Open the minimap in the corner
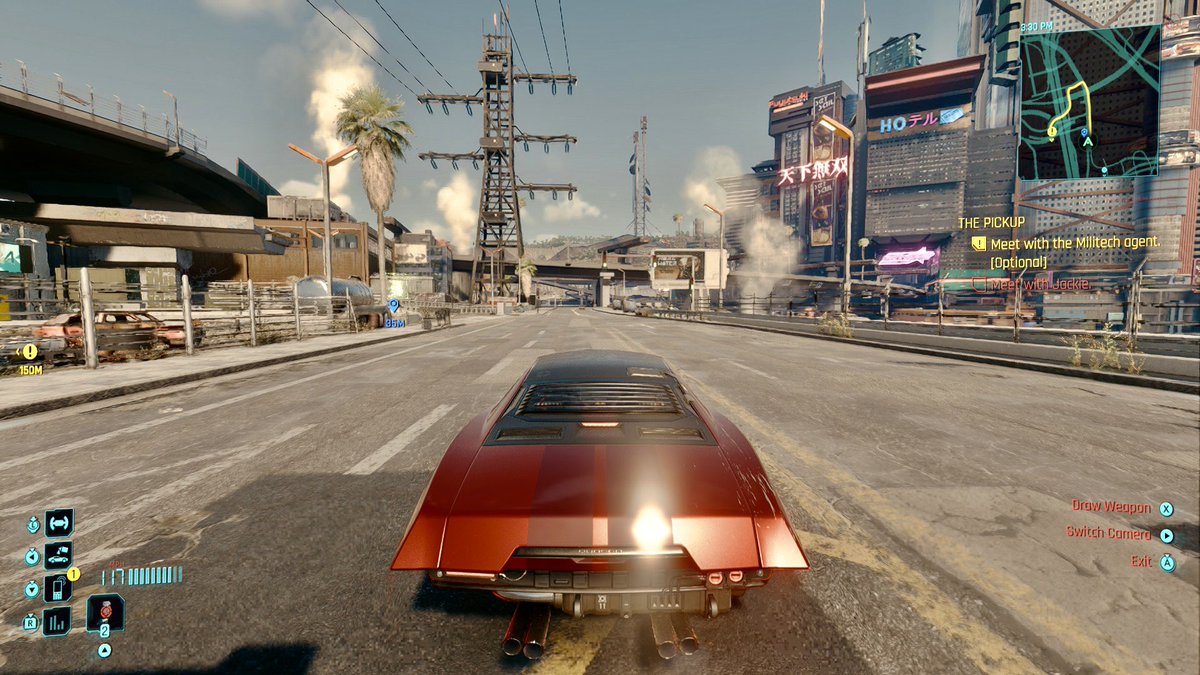 1088,102
